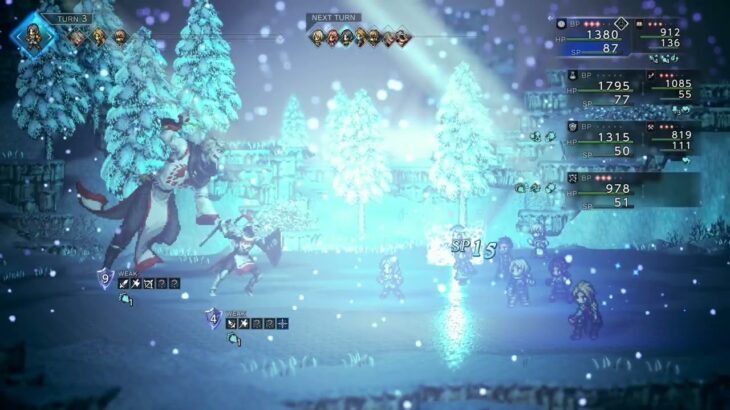Screen dimensions: 730x410
Task: Select the active character portrait in the turn order
Action: [x=29, y=33]
